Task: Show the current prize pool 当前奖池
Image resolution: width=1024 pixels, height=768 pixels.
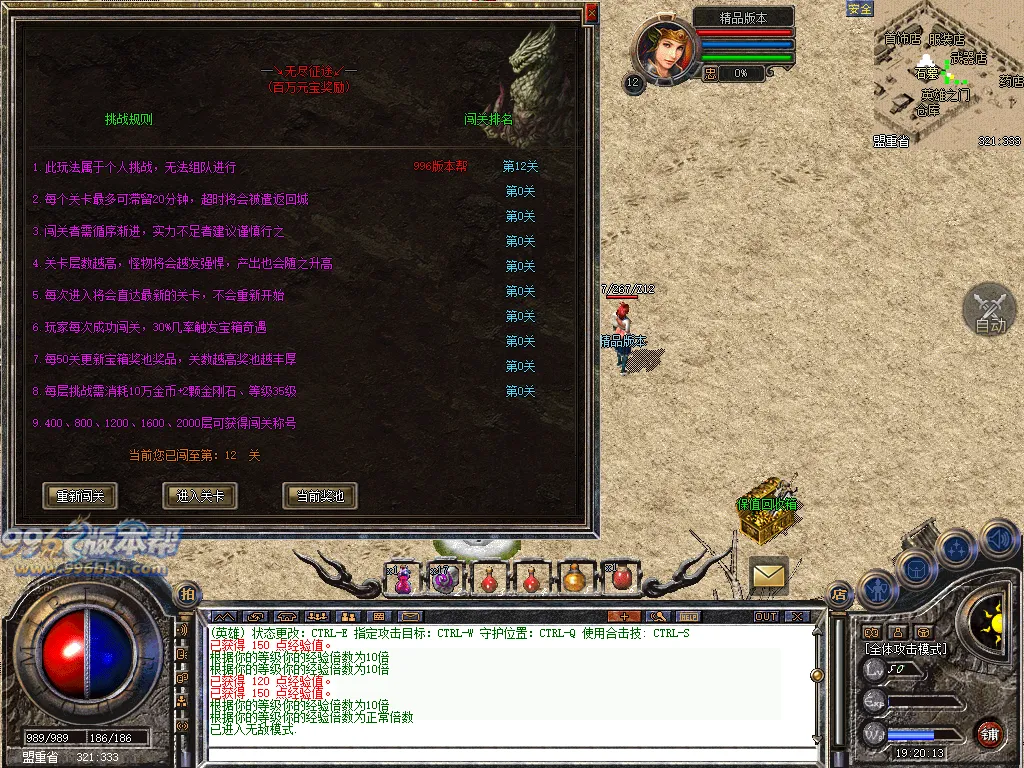Action: pos(320,496)
